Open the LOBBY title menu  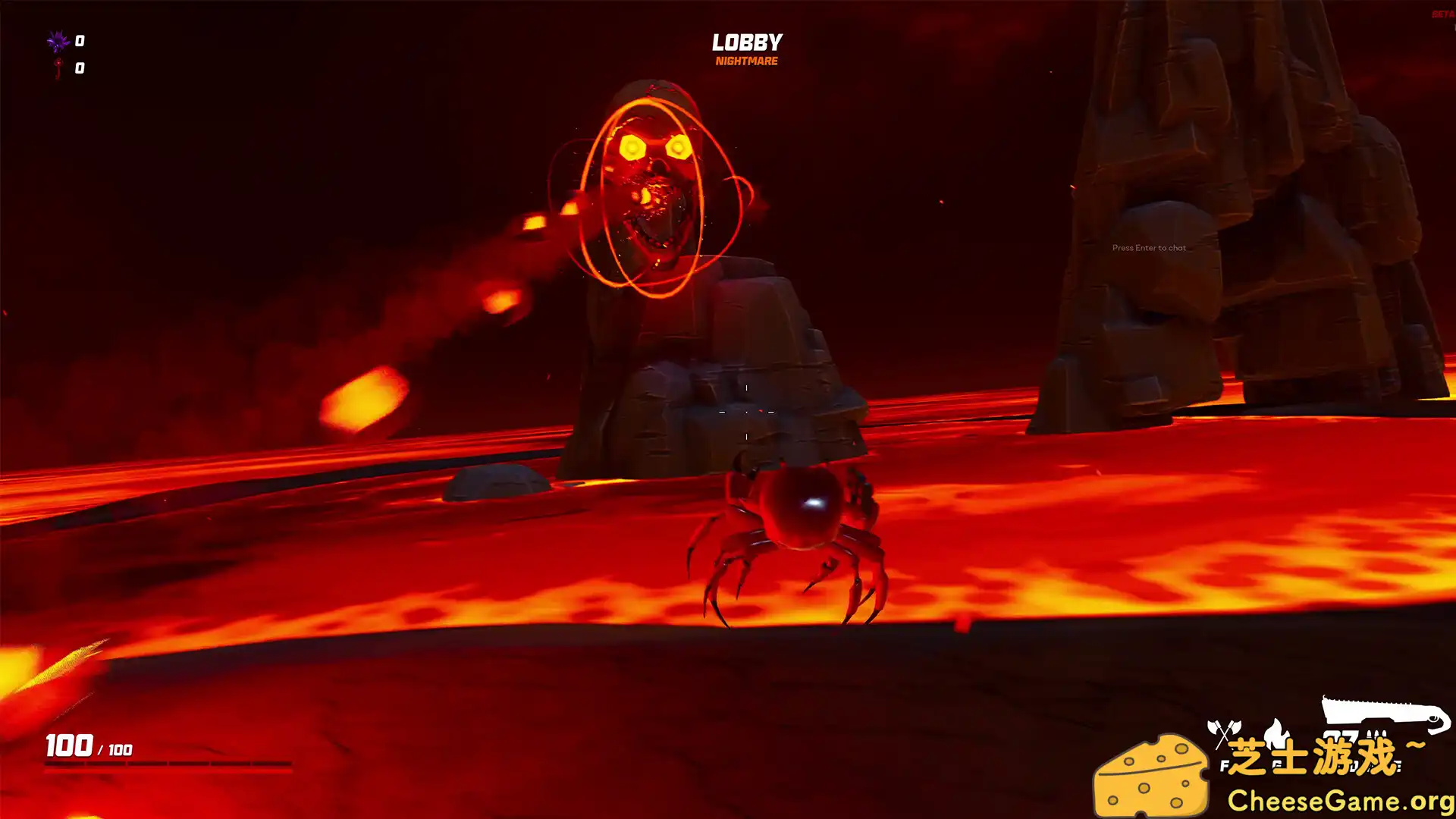point(747,42)
